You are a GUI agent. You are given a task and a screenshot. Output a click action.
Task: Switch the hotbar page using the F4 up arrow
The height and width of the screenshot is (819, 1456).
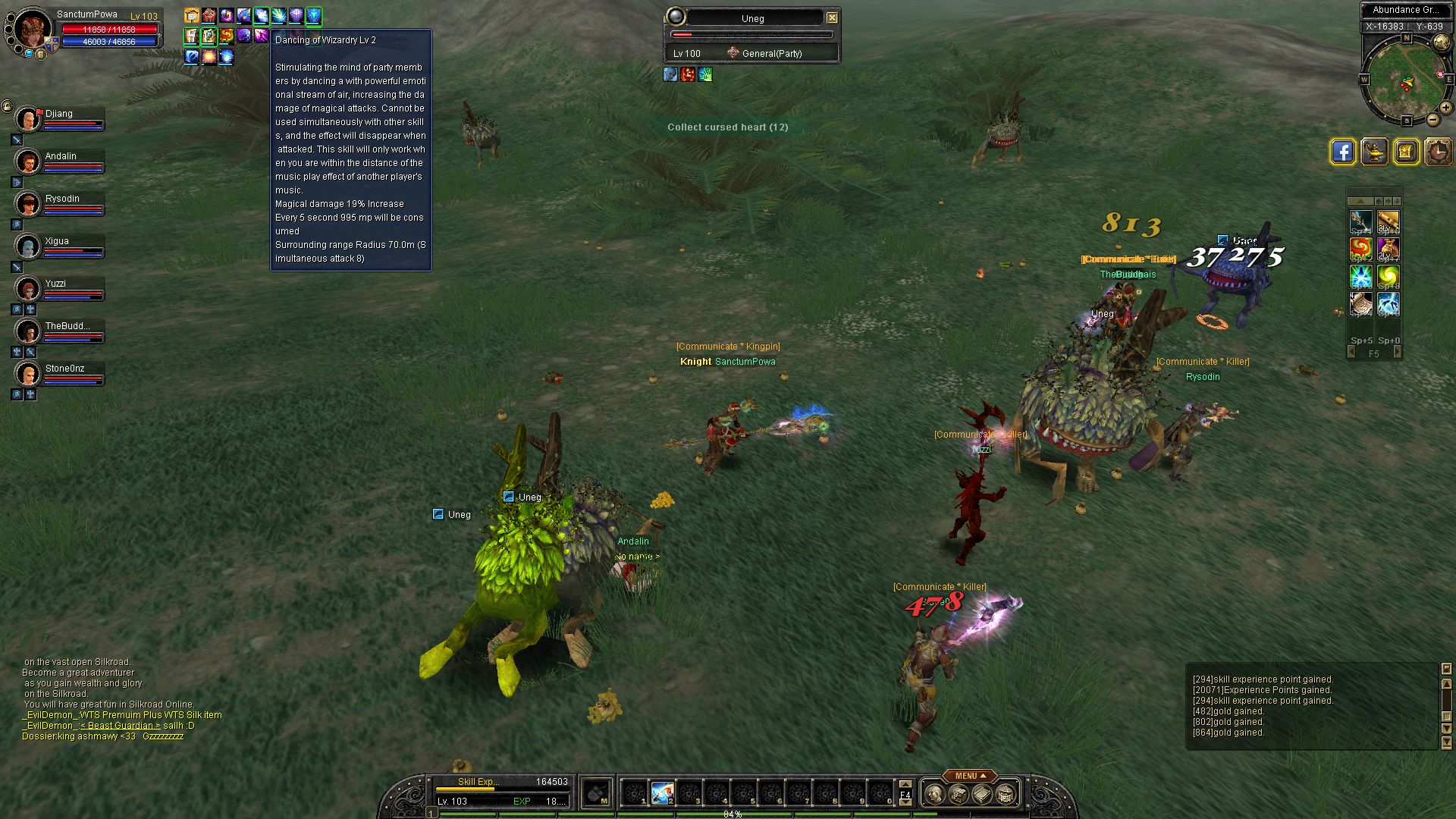pos(905,784)
